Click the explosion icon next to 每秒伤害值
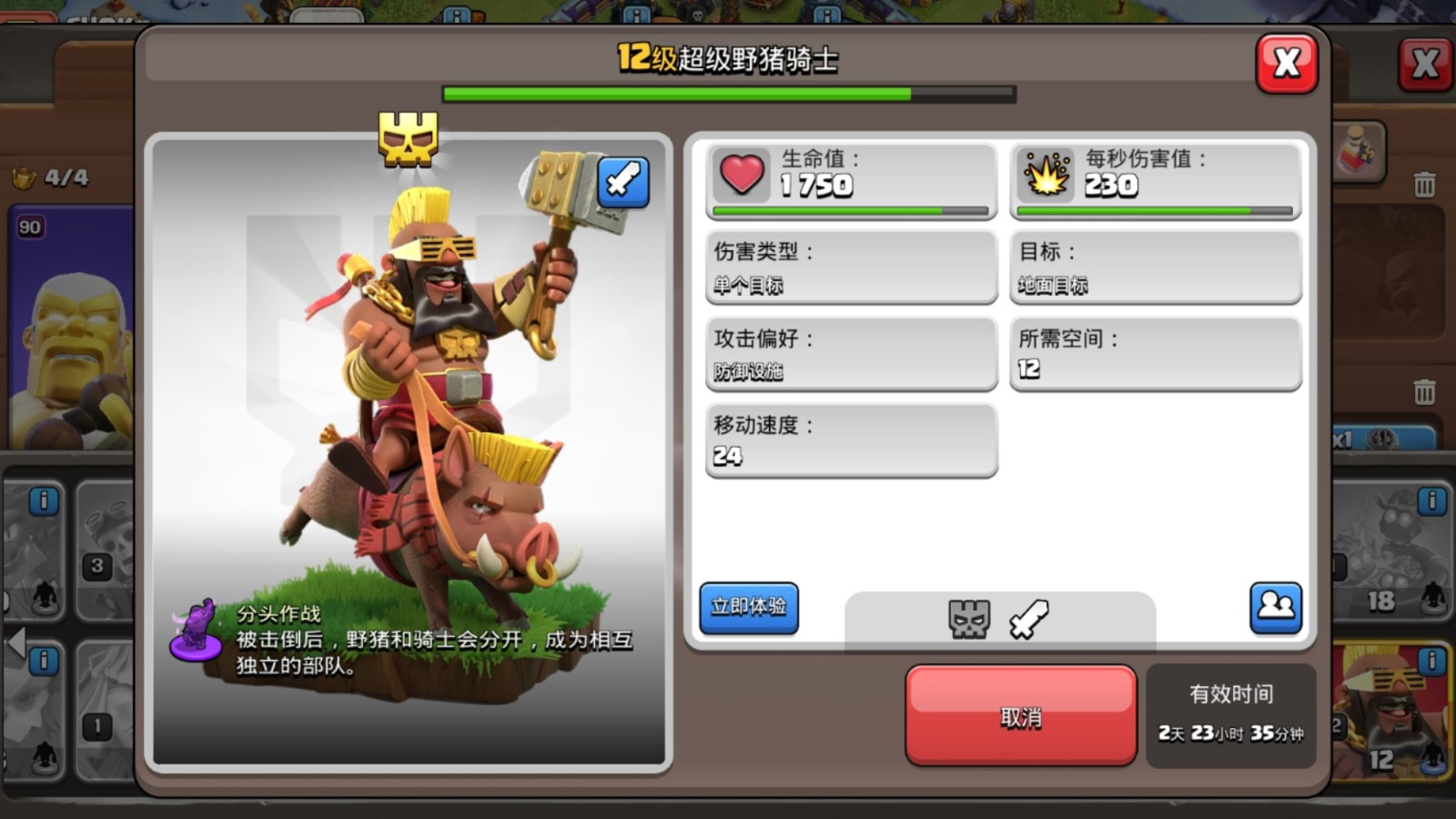This screenshot has height=819, width=1456. pos(1046,176)
